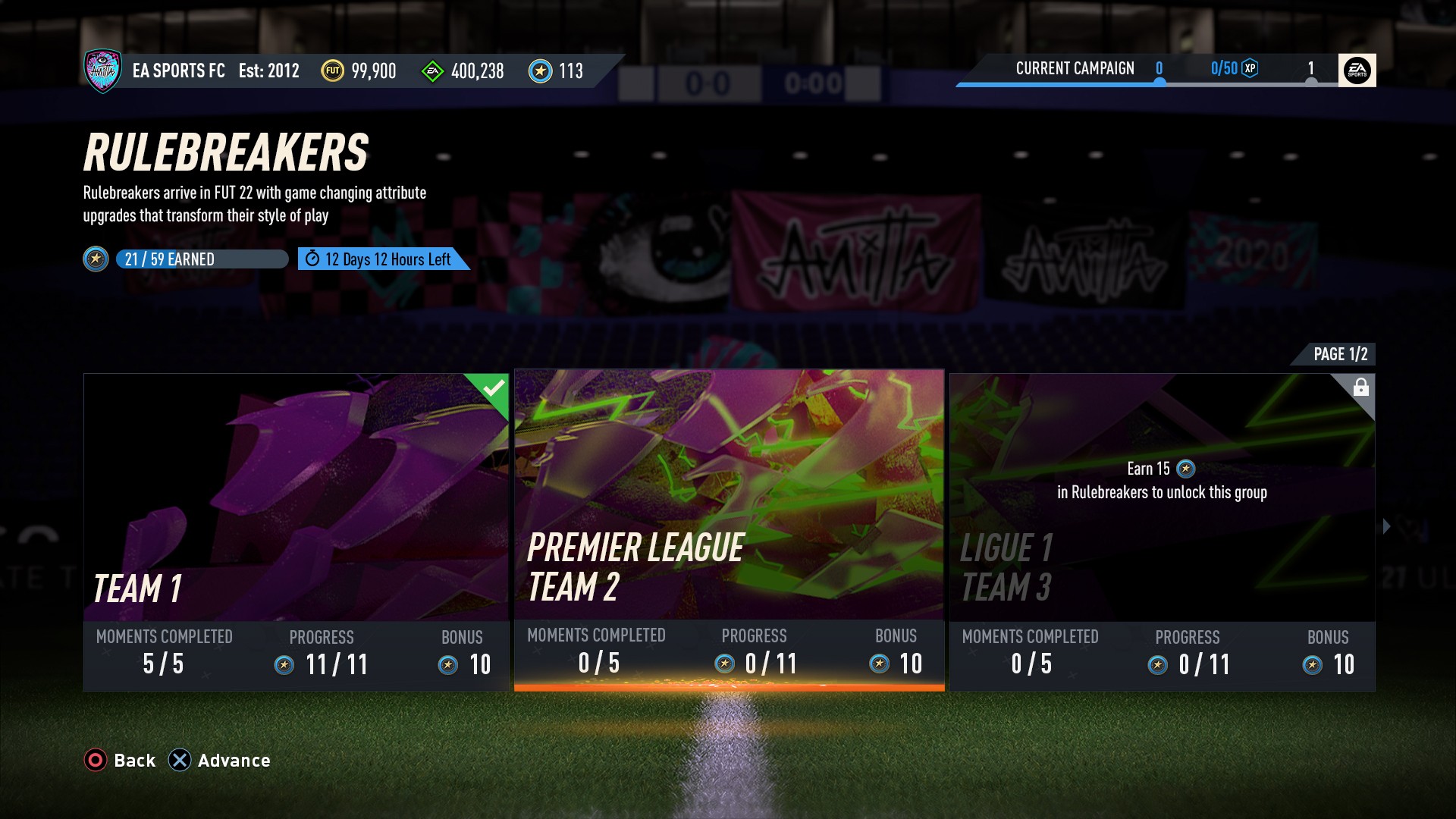
Task: Open the completed Team 1 group
Action: [296, 531]
